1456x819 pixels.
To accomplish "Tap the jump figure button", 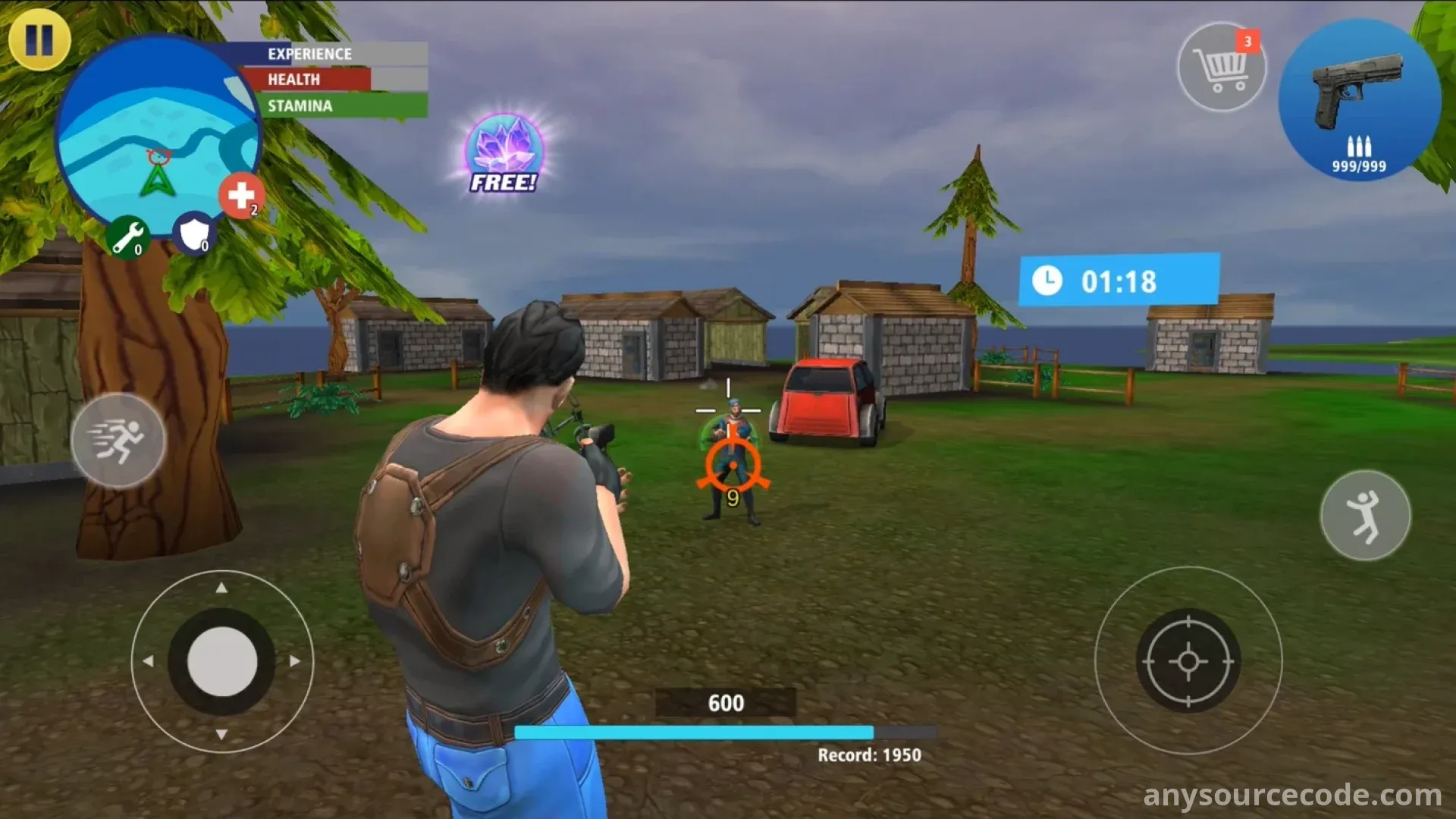I will 1365,516.
